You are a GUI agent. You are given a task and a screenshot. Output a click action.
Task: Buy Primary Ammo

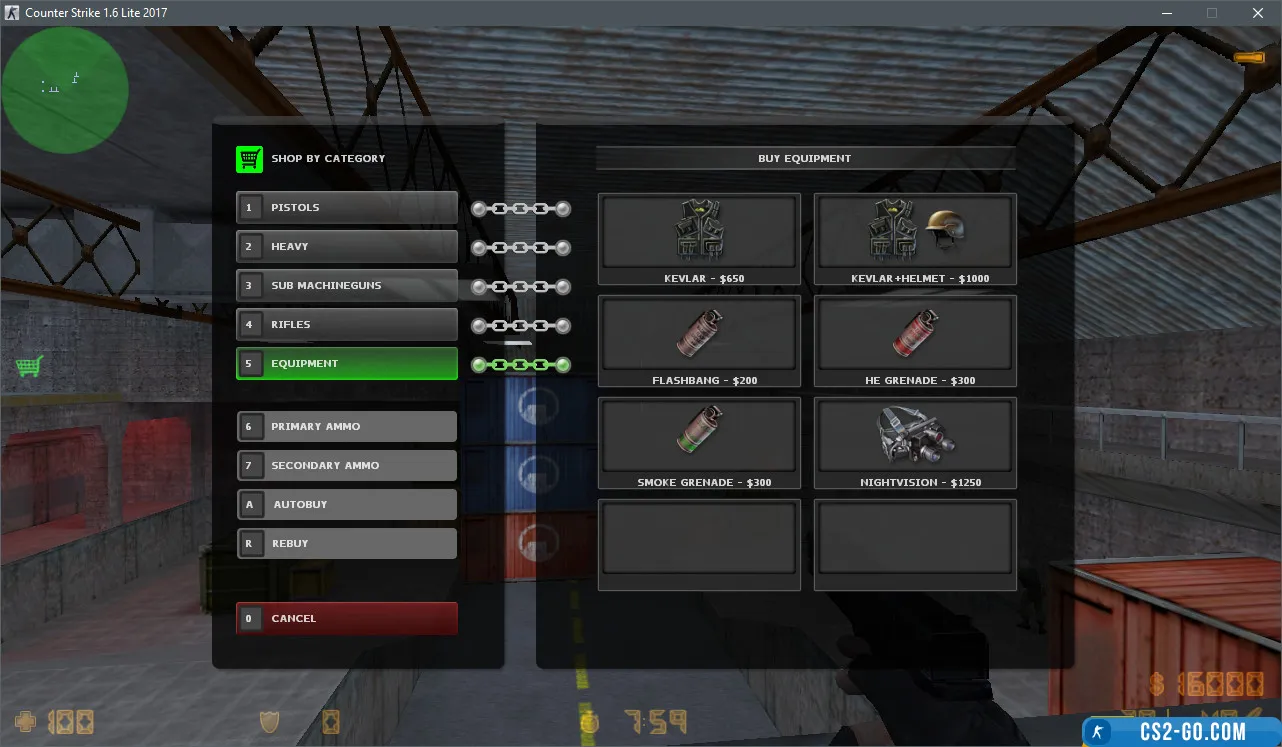coord(347,427)
